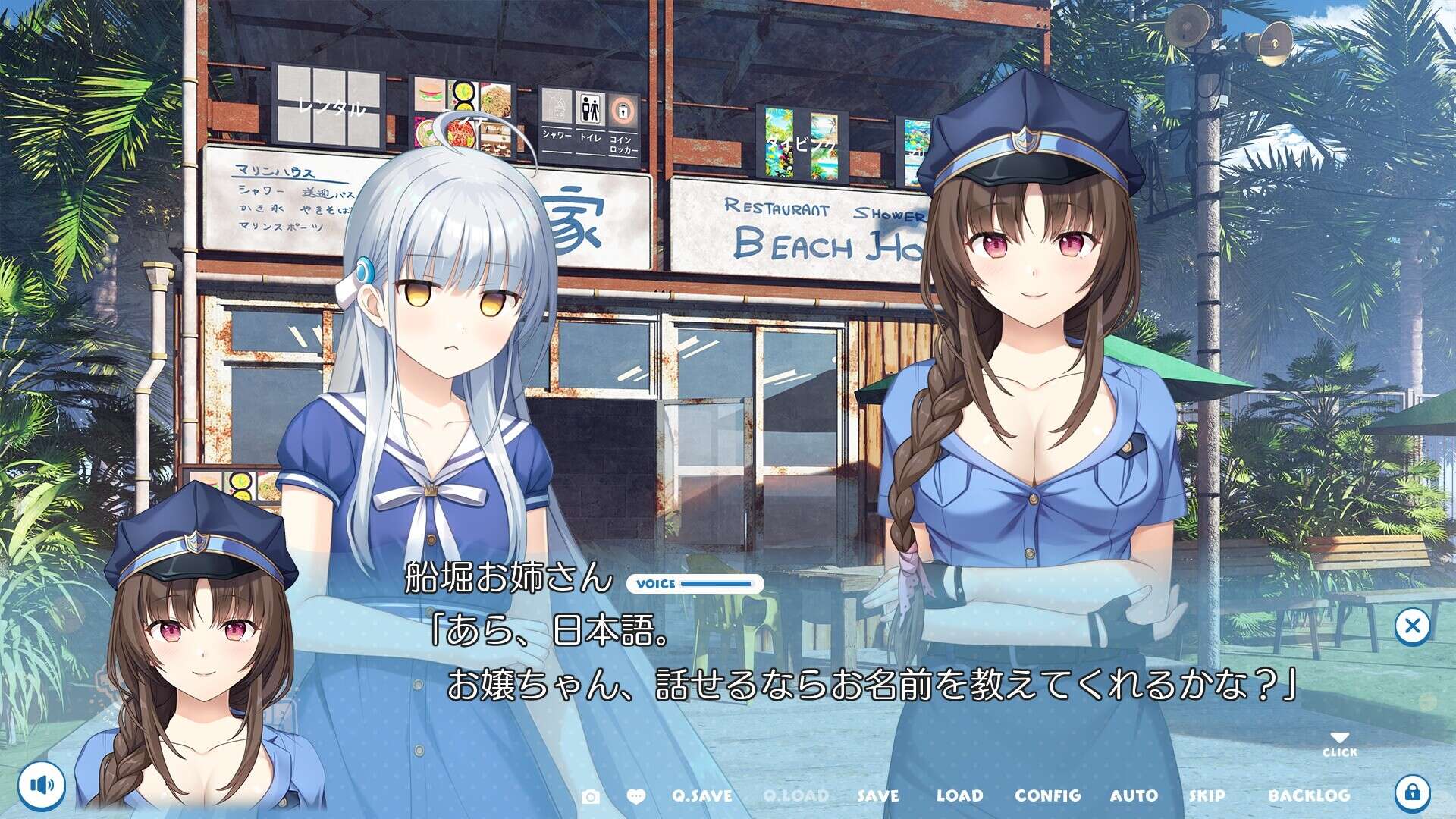This screenshot has width=1456, height=819.
Task: Click Q.LOAD to quick load
Action: [797, 796]
